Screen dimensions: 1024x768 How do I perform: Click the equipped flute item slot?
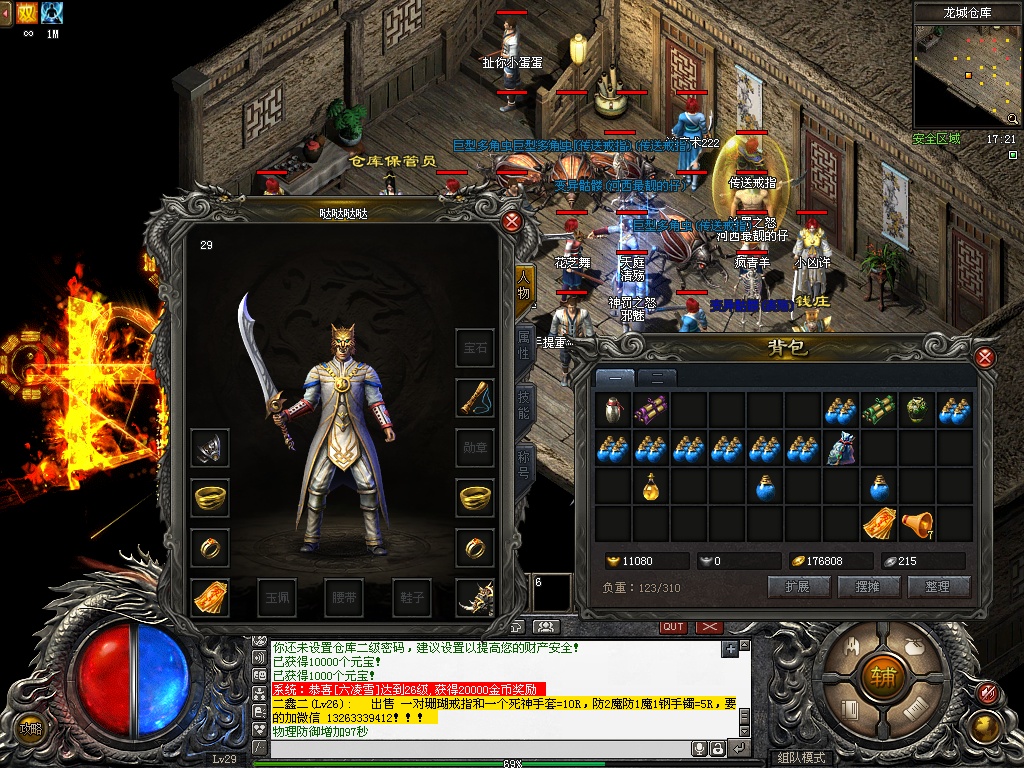coord(475,398)
